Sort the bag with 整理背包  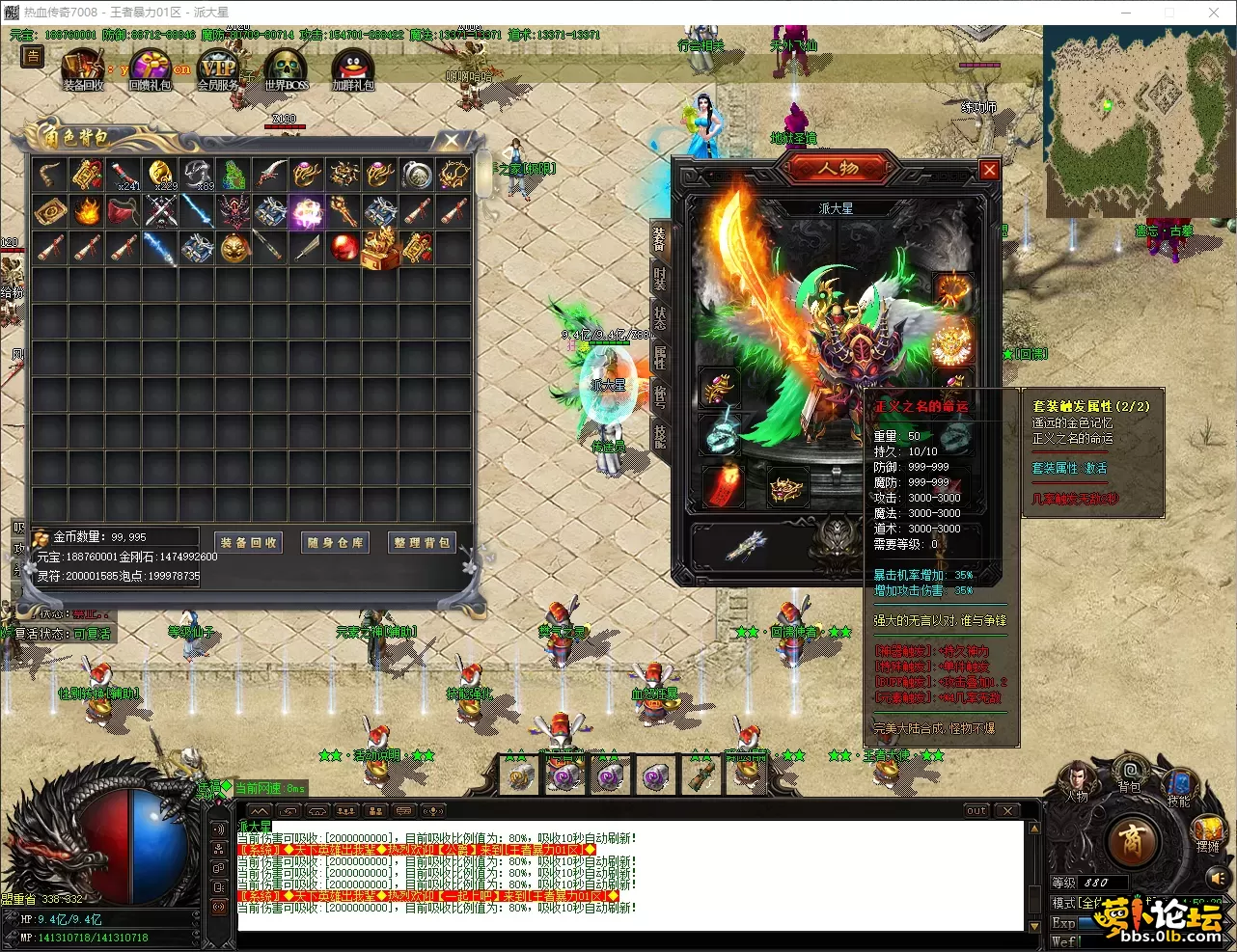(x=423, y=543)
